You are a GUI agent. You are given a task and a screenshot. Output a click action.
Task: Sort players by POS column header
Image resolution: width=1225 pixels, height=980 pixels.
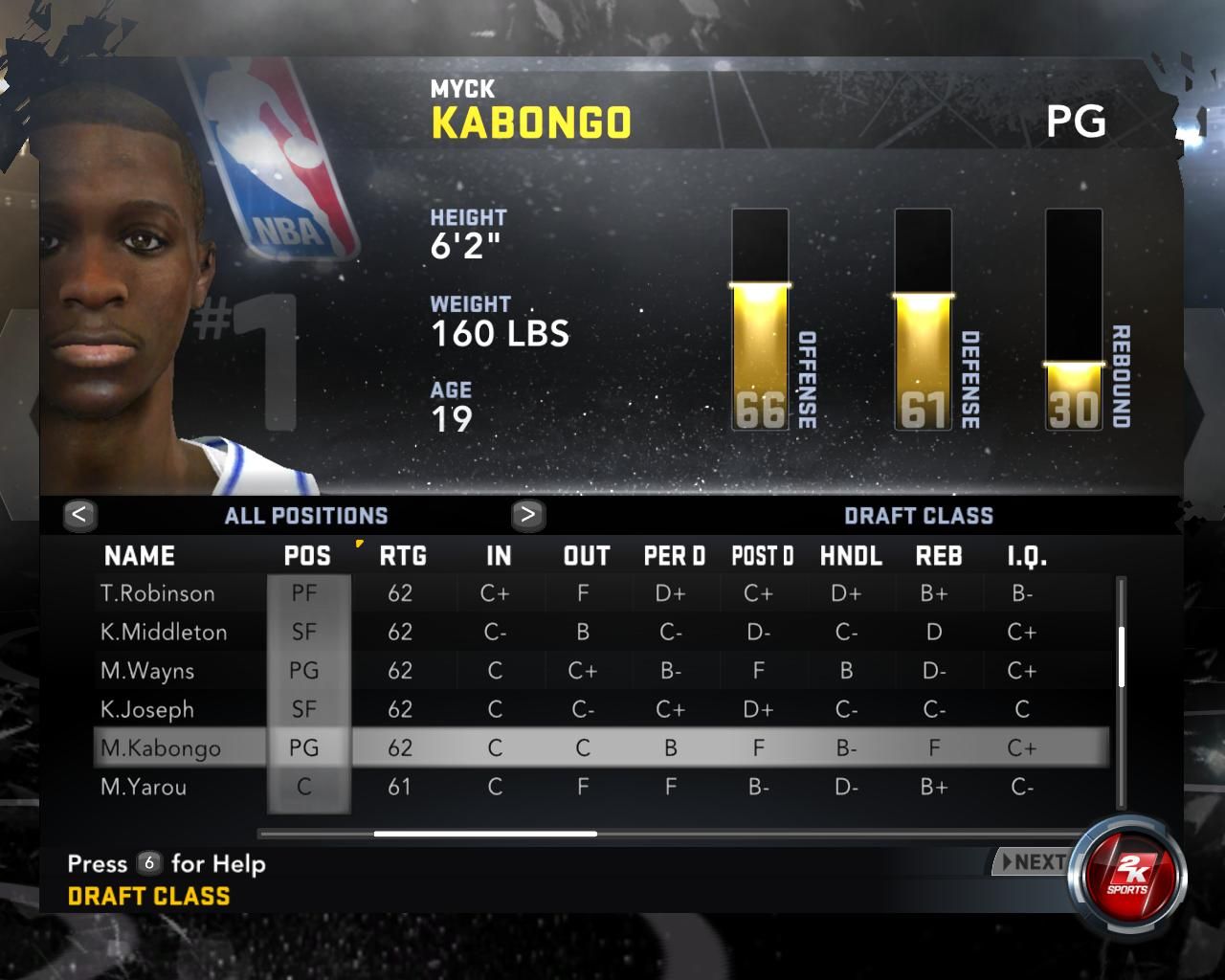click(x=307, y=556)
